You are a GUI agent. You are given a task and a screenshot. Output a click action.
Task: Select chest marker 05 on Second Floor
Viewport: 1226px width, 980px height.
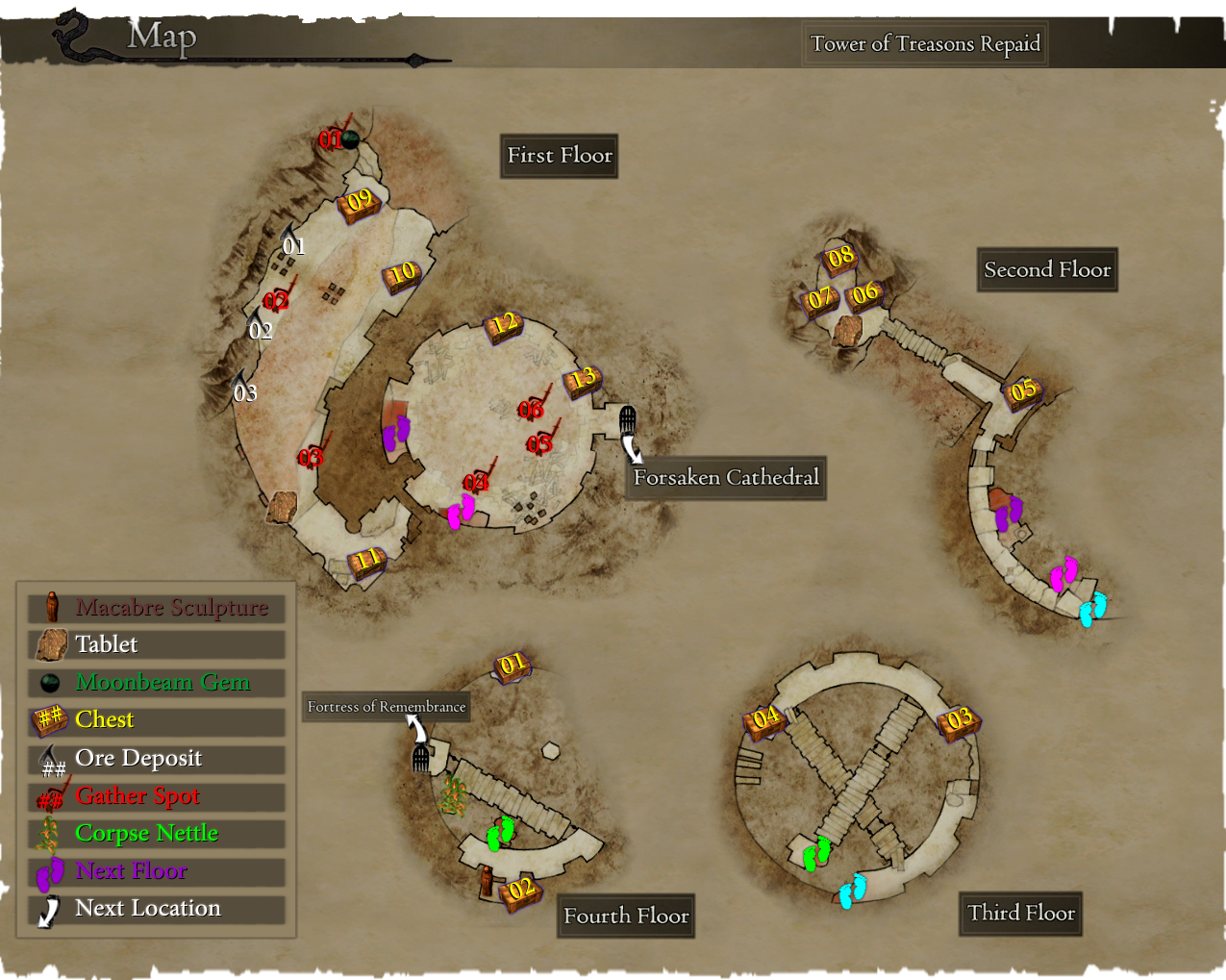tap(1023, 390)
